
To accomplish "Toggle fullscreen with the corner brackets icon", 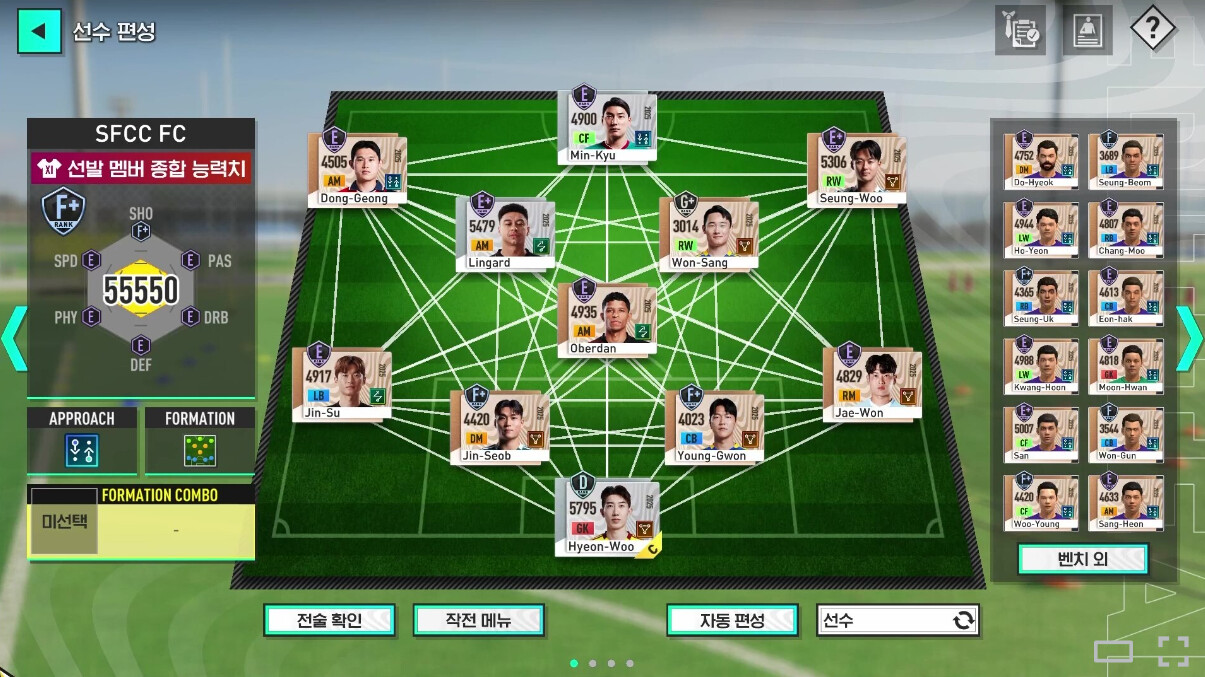I will [1173, 651].
